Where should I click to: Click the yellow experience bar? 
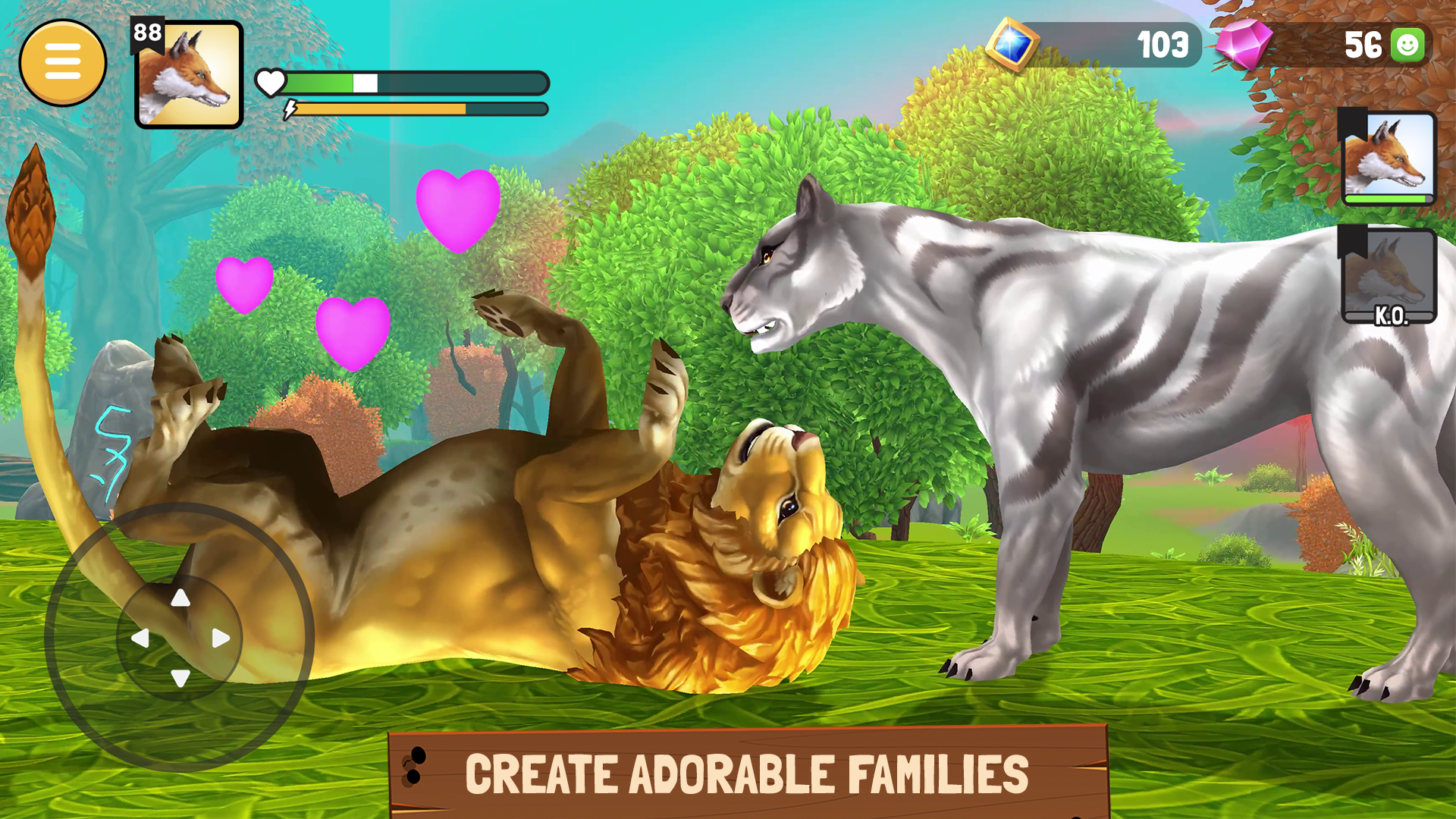tap(379, 108)
